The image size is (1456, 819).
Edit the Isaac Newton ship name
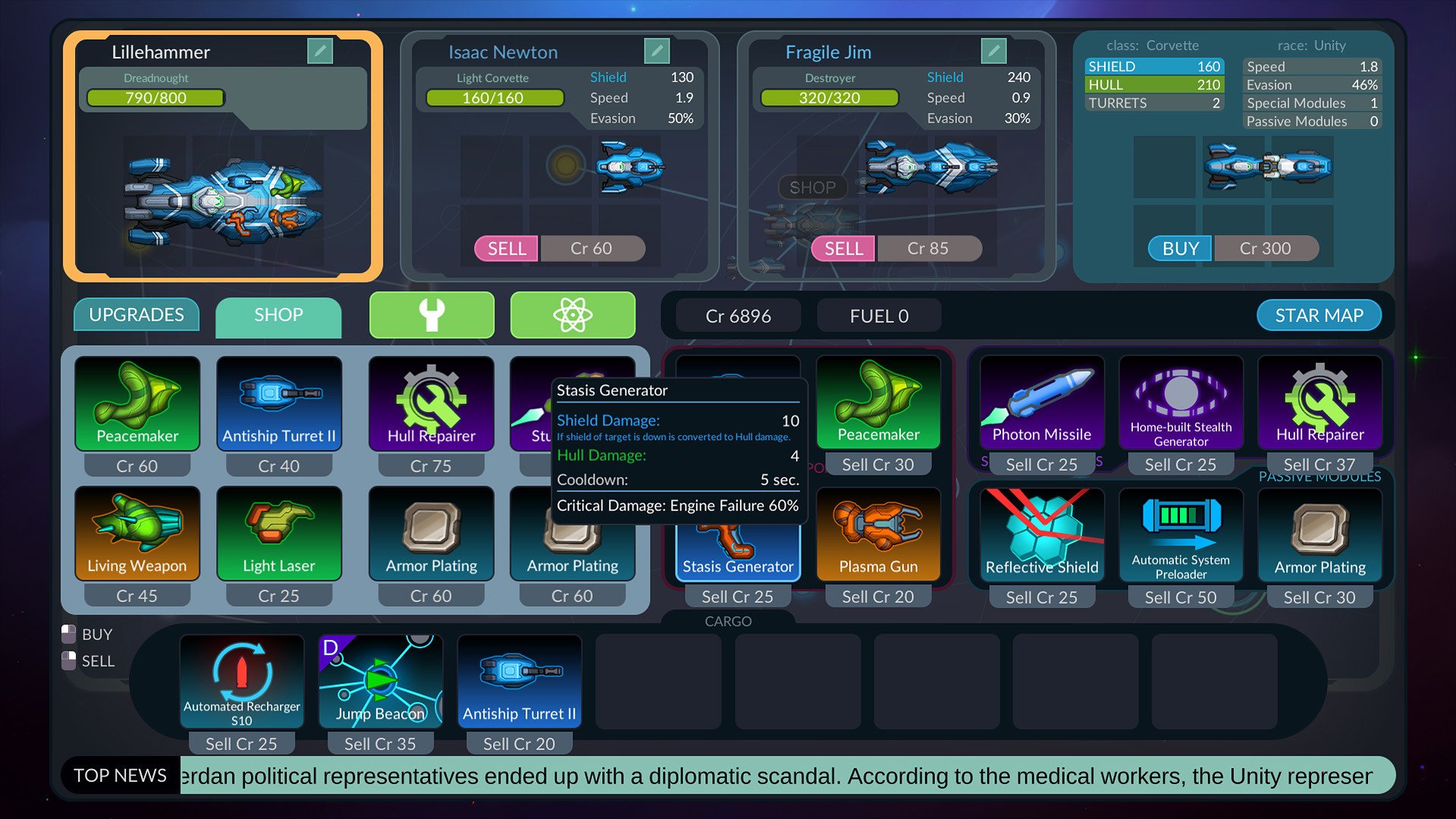(x=657, y=52)
